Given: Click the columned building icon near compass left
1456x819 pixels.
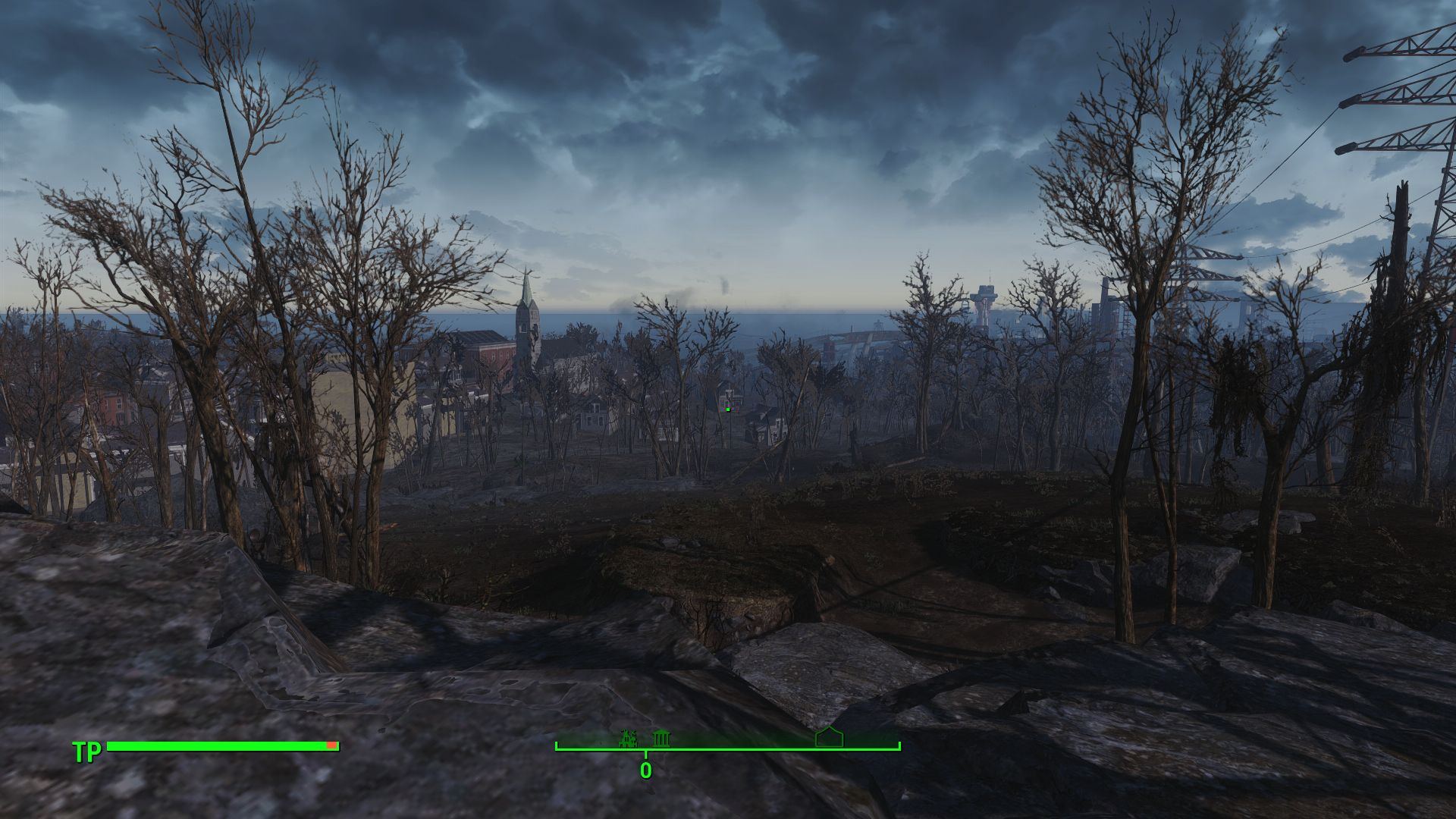Looking at the screenshot, I should pos(662,738).
